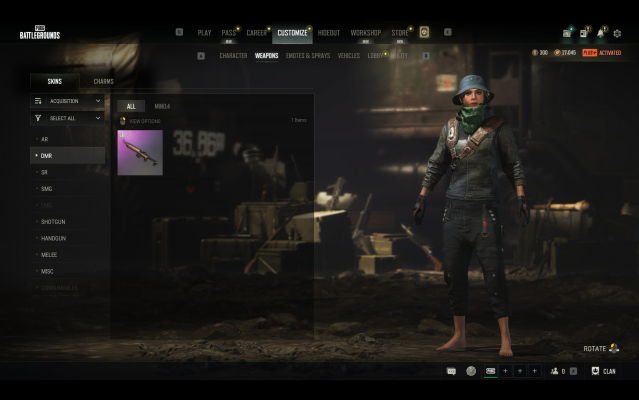Viewport: 639px width, 400px height.
Task: Open the Career page
Action: click(x=256, y=33)
